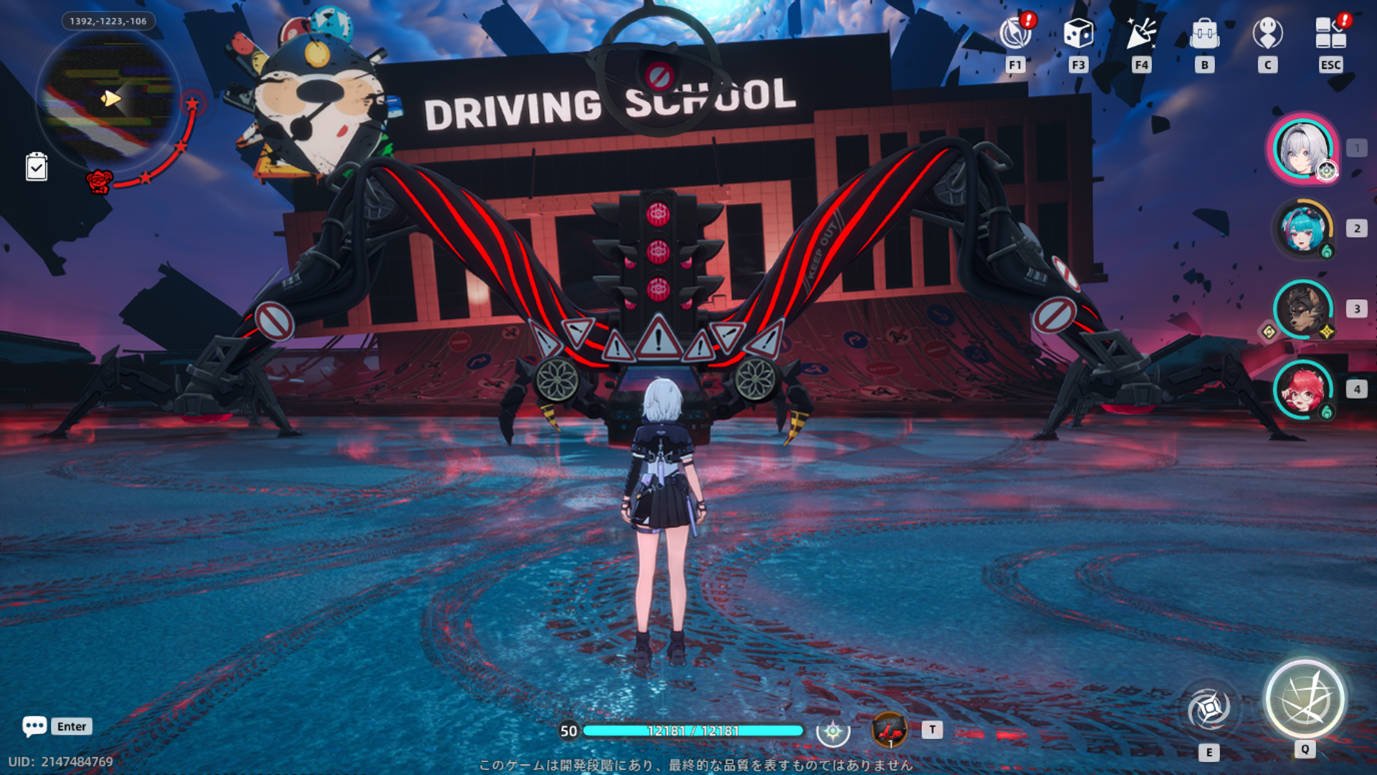Image resolution: width=1377 pixels, height=775 pixels.
Task: Activate the shuriken skill icon
Action: 1208,709
